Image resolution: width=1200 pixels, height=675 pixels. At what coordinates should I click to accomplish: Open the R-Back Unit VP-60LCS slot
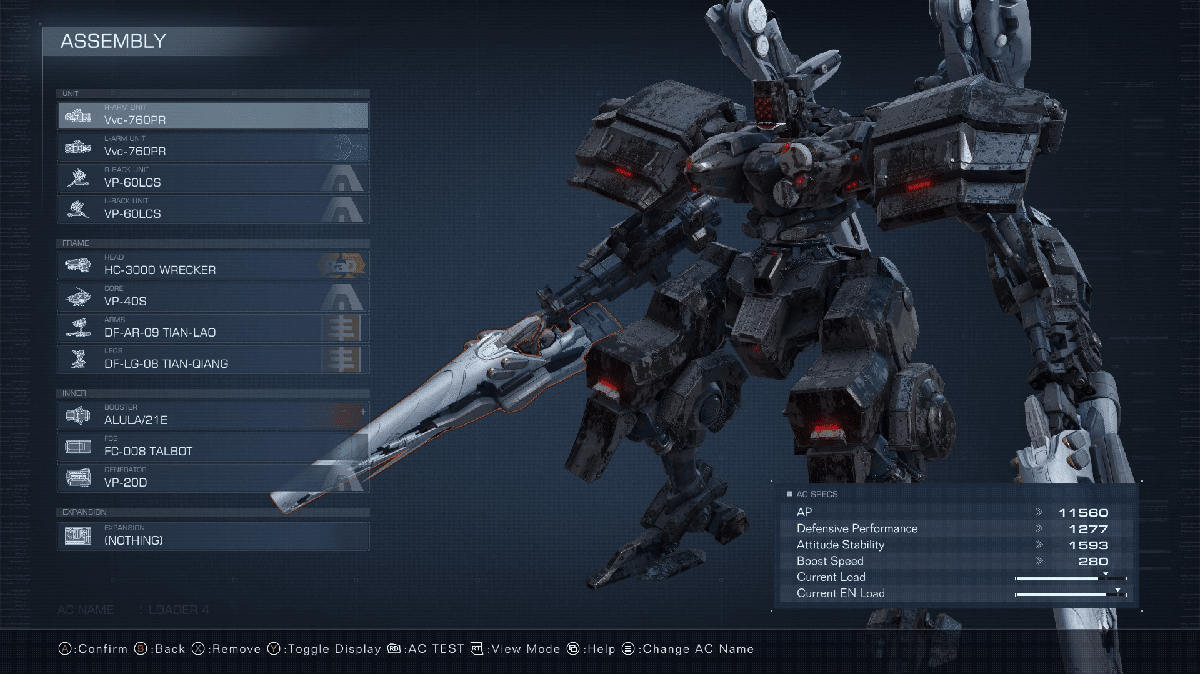[x=213, y=178]
